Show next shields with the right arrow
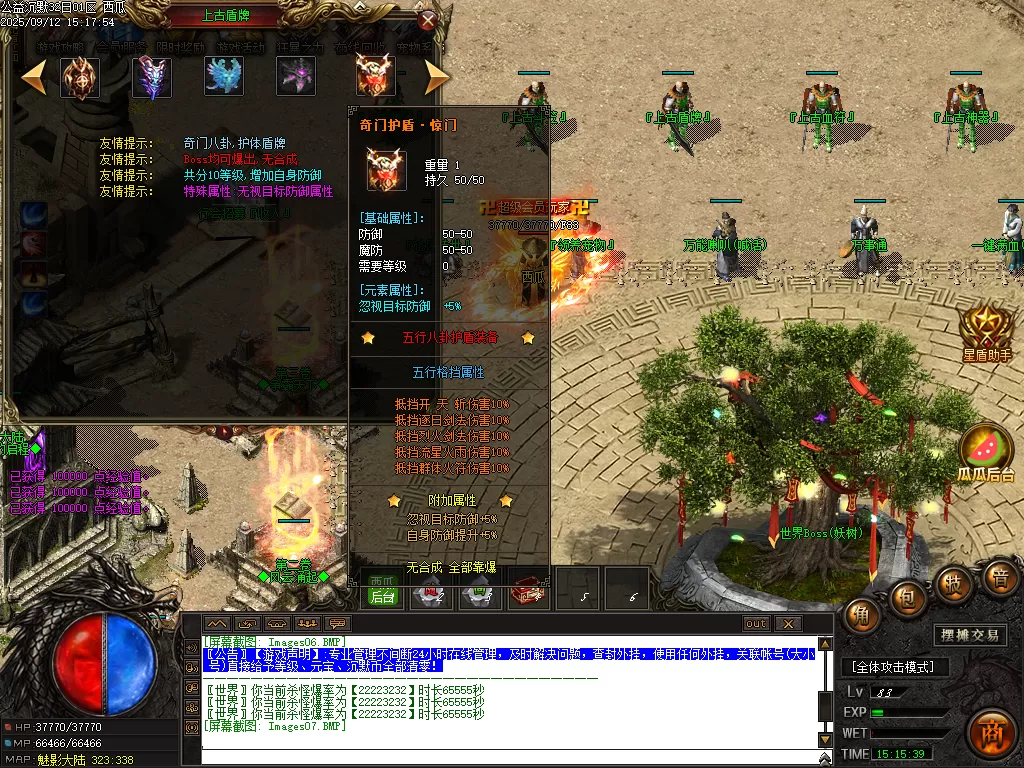This screenshot has width=1024, height=768. (x=436, y=77)
